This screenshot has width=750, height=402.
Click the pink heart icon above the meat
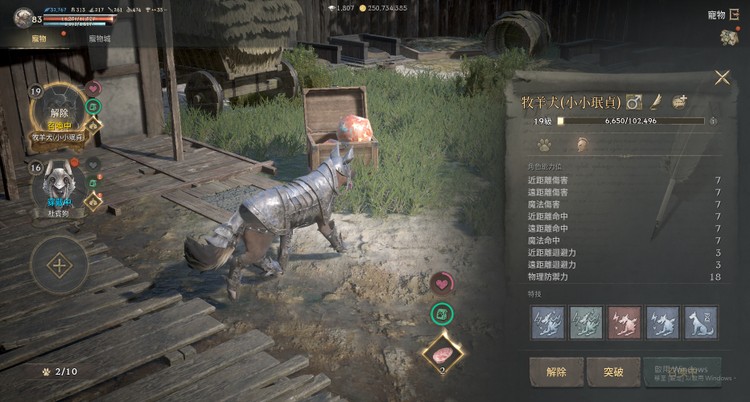(442, 284)
